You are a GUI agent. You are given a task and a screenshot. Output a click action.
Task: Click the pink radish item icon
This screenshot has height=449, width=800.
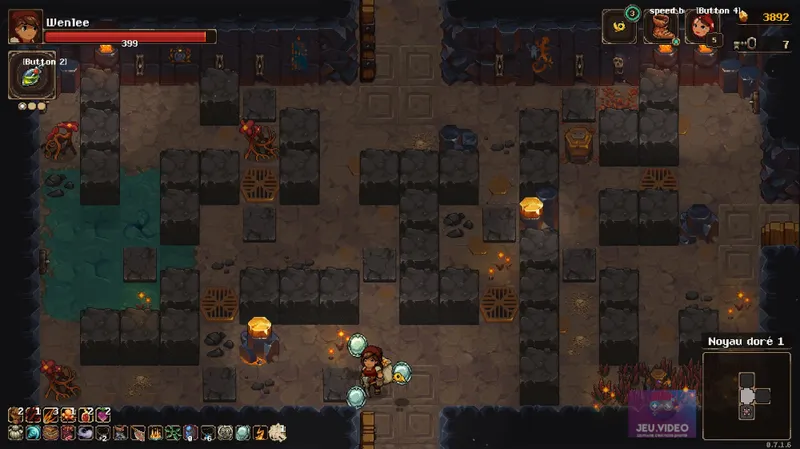102,415
